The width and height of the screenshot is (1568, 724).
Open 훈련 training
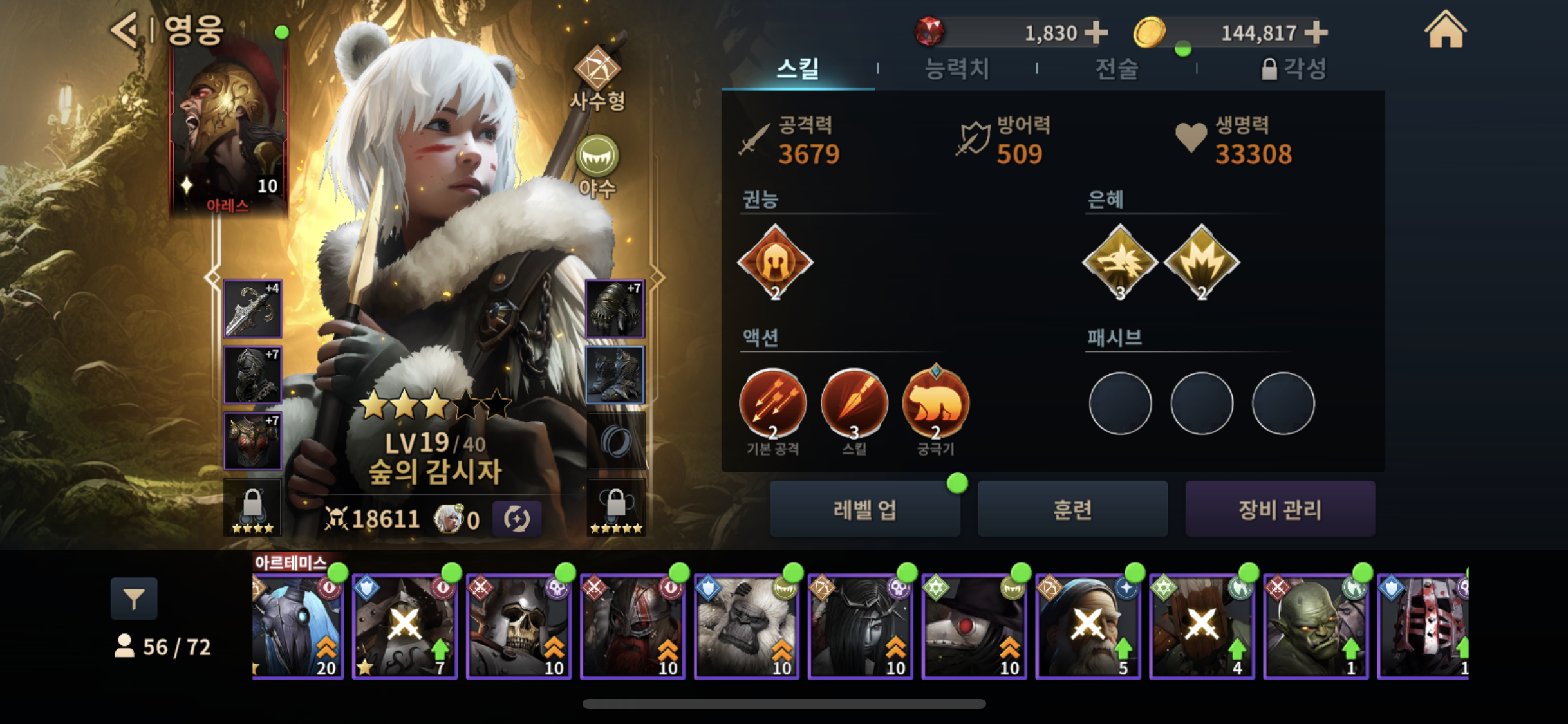[1072, 509]
